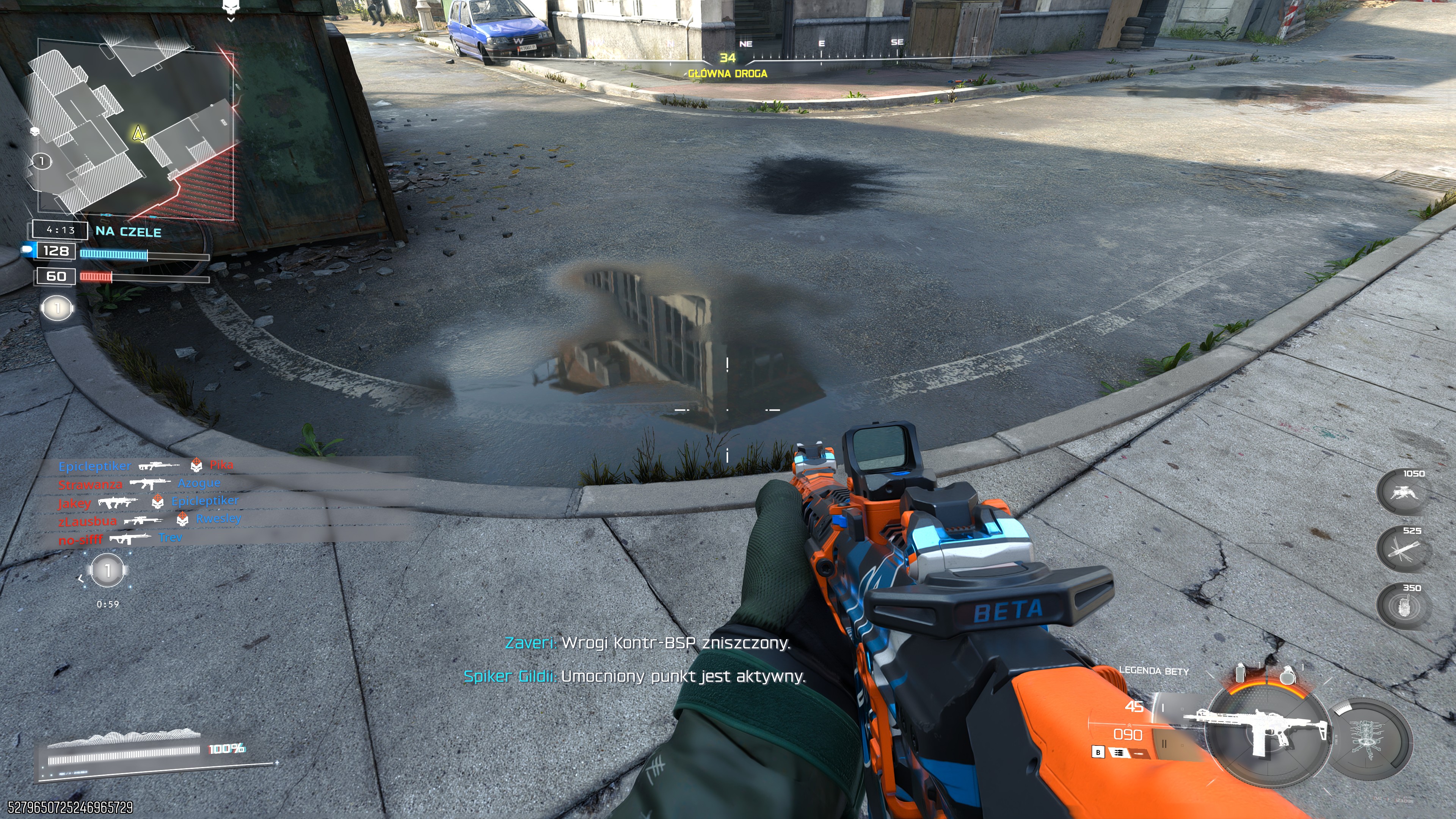Select the skull icon at the top
Screen dimensions: 1456x819
click(x=230, y=7)
